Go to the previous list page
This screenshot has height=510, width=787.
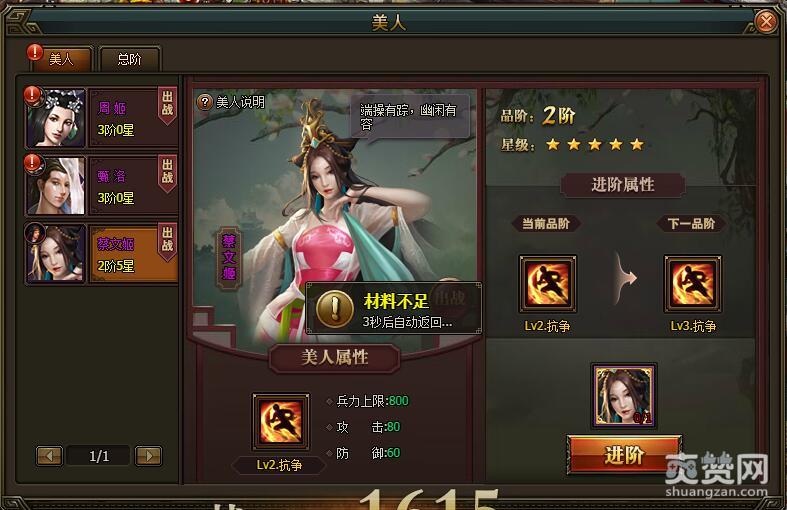[x=49, y=456]
